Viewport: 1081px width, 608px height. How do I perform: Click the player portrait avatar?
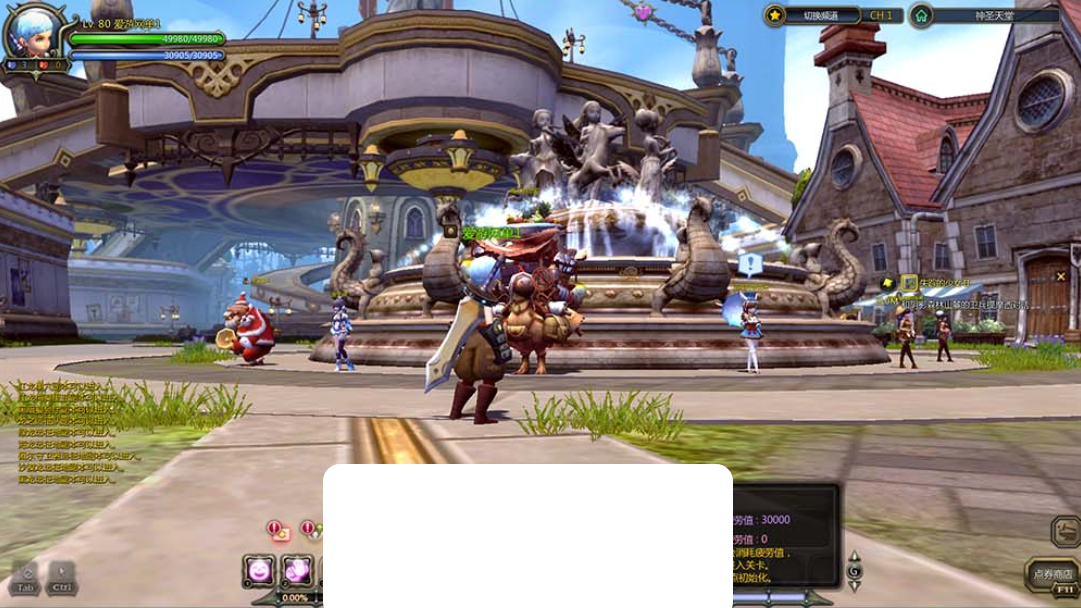pyautogui.click(x=32, y=32)
